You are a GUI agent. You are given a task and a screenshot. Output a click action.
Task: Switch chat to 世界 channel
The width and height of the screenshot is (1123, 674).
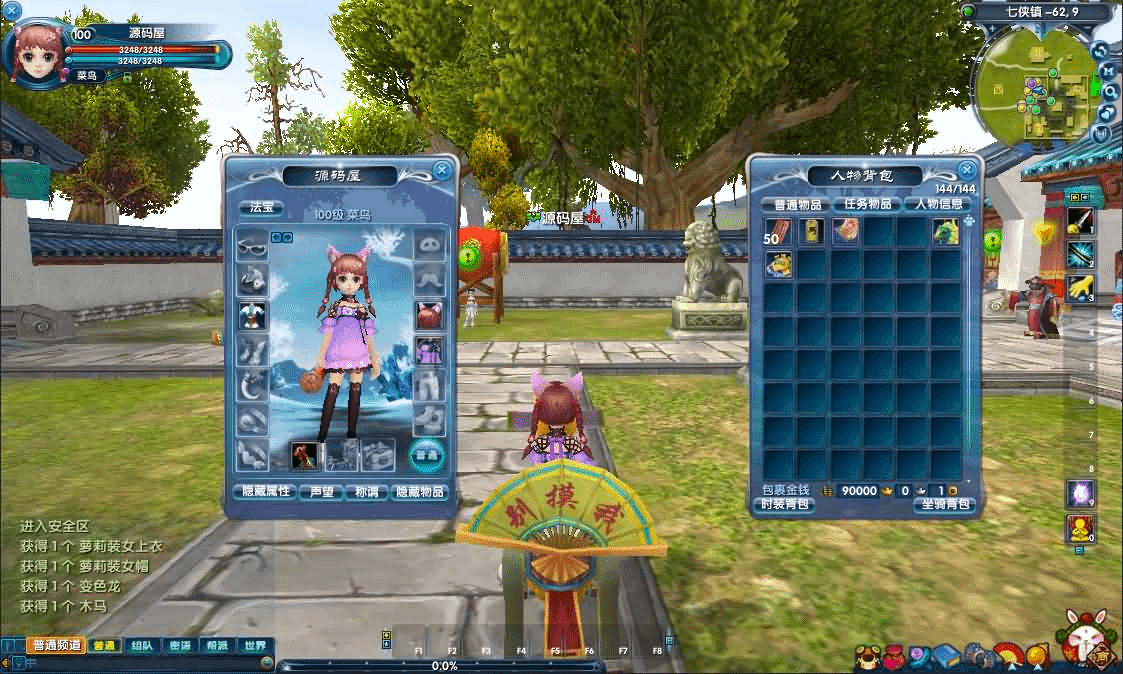255,646
